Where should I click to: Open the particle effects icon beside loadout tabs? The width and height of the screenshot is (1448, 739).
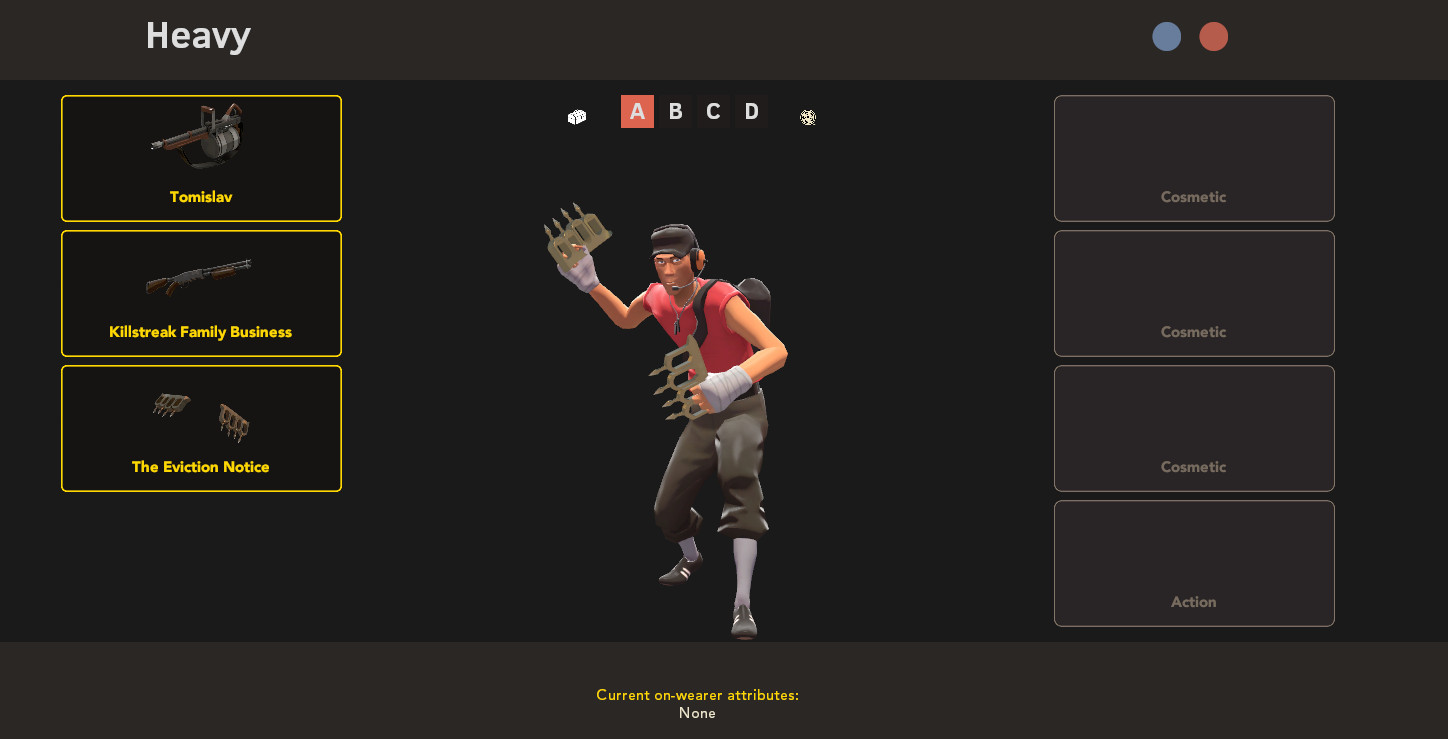[807, 117]
